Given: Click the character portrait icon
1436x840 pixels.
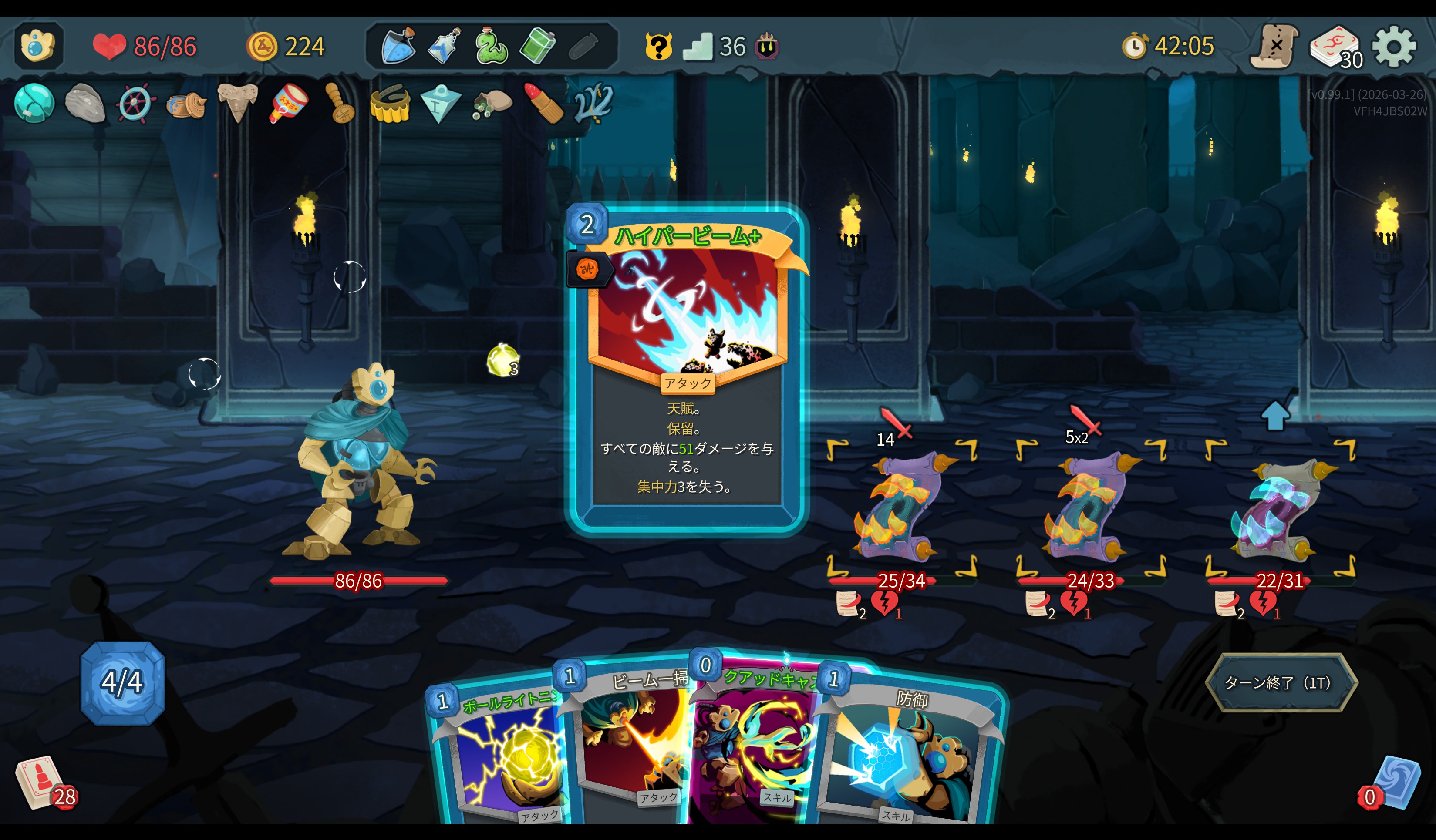Looking at the screenshot, I should [37, 46].
